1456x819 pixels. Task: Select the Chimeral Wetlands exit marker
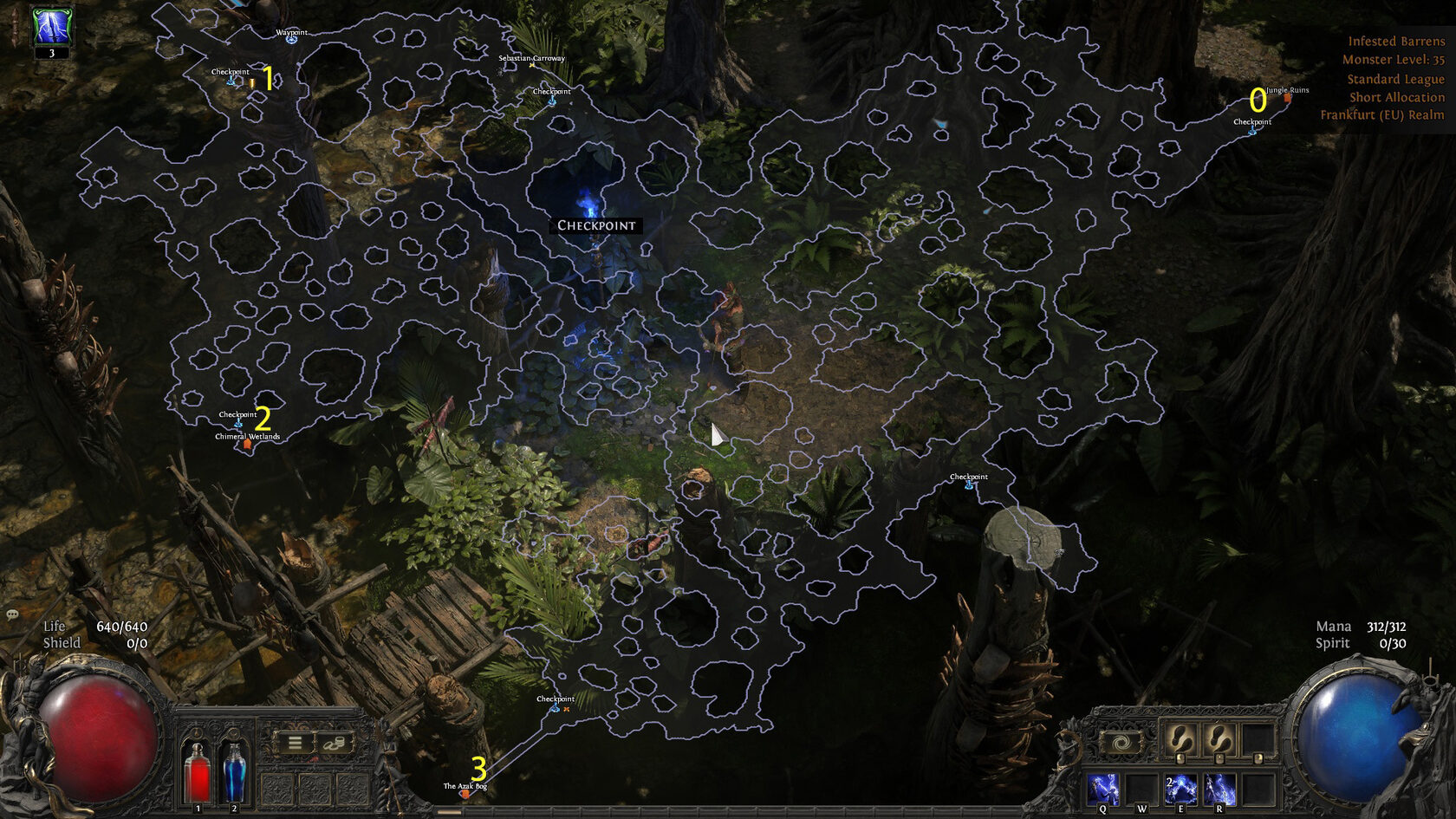tap(247, 445)
